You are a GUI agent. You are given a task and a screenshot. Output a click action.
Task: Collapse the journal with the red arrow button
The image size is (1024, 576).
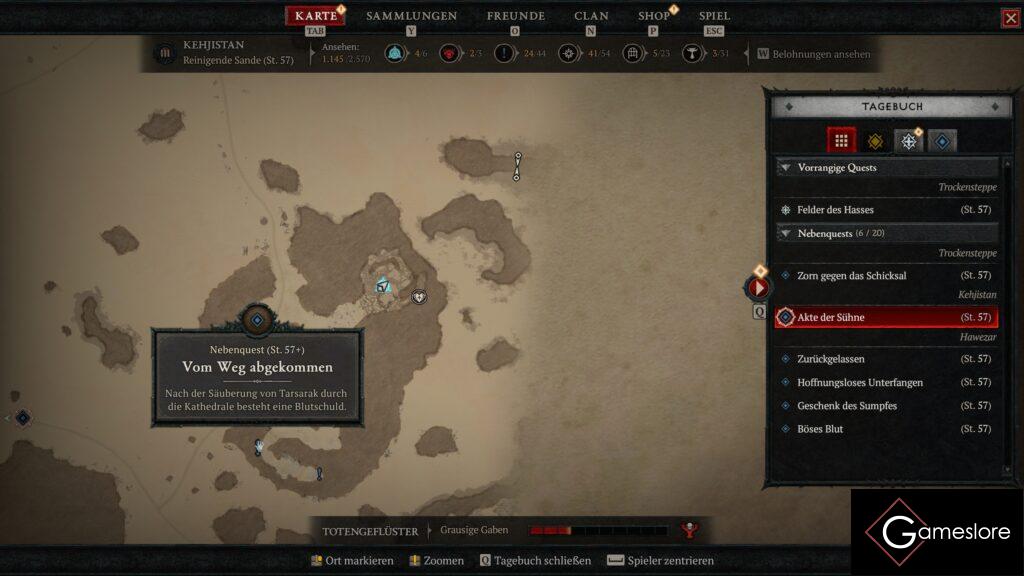coord(758,288)
